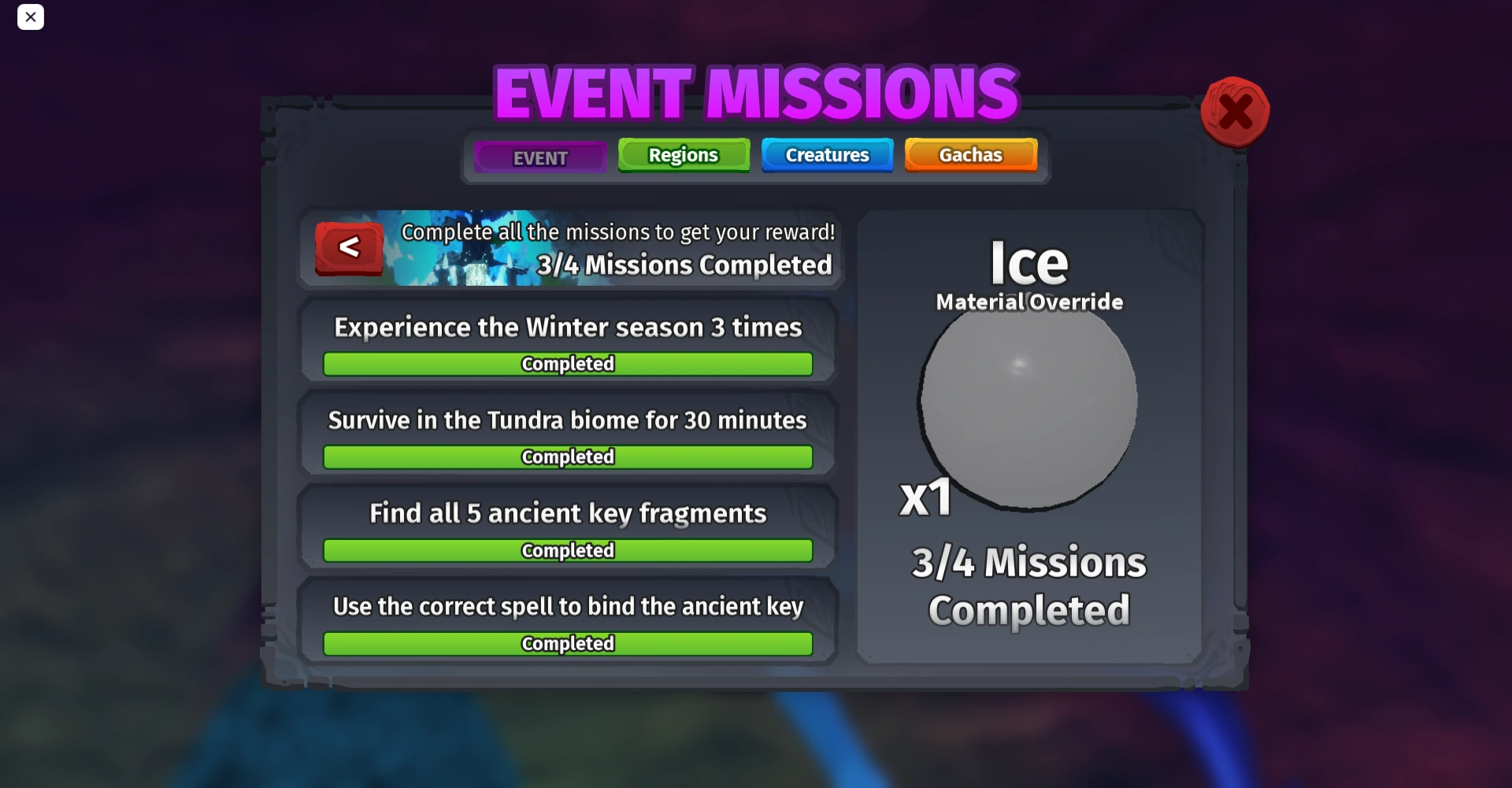Click the white X icon in top-left corner
1512x788 pixels.
(x=31, y=17)
